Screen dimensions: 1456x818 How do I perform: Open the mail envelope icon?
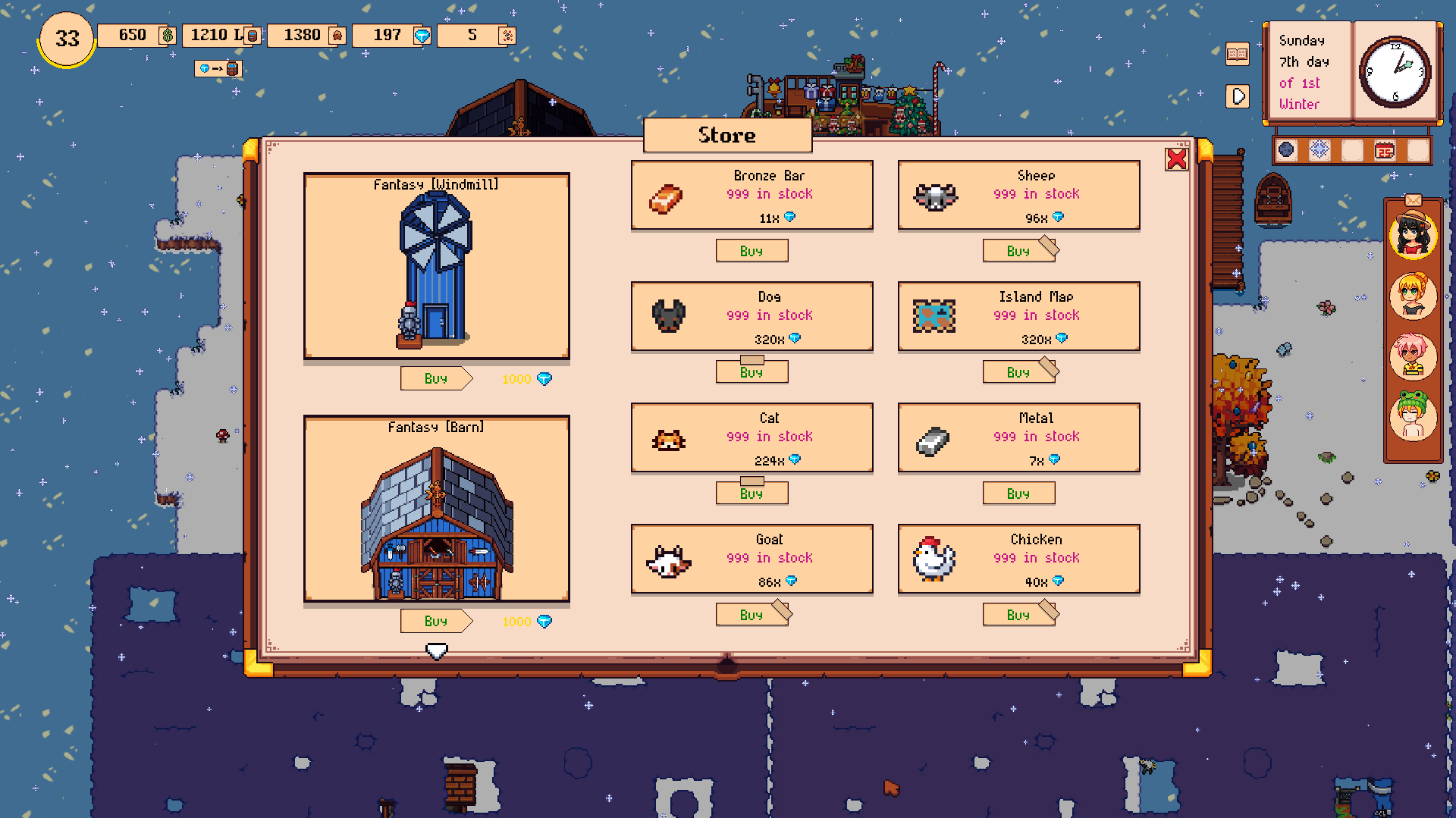tap(1413, 200)
